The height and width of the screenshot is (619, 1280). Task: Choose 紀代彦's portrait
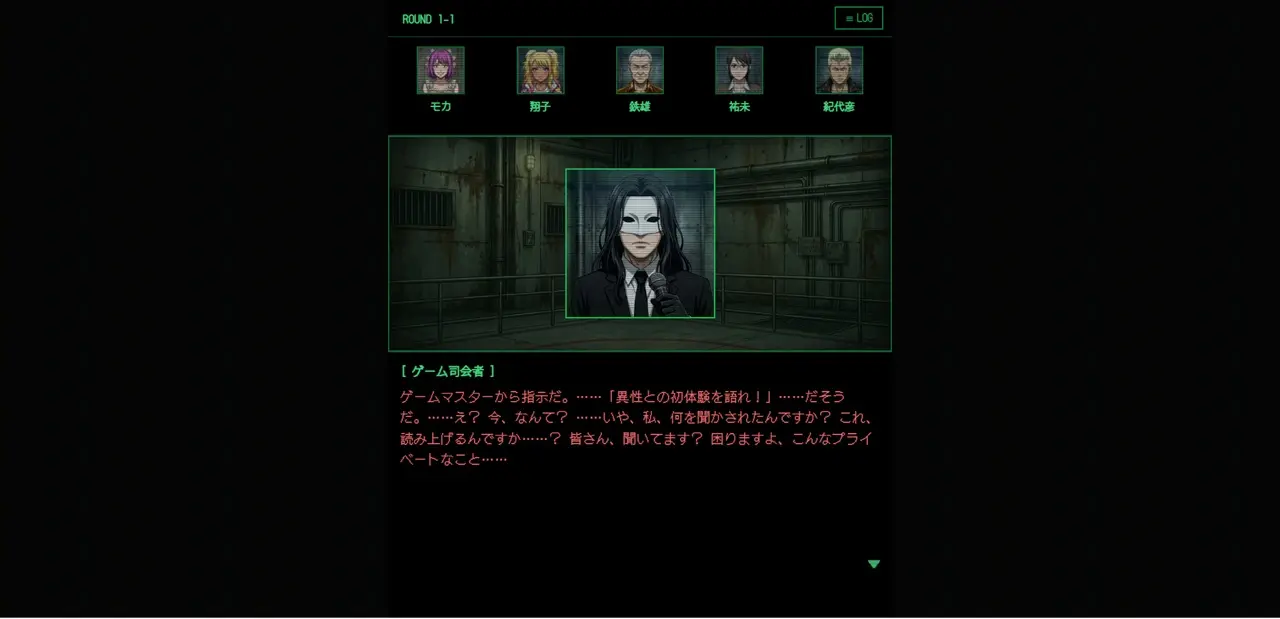(x=839, y=70)
